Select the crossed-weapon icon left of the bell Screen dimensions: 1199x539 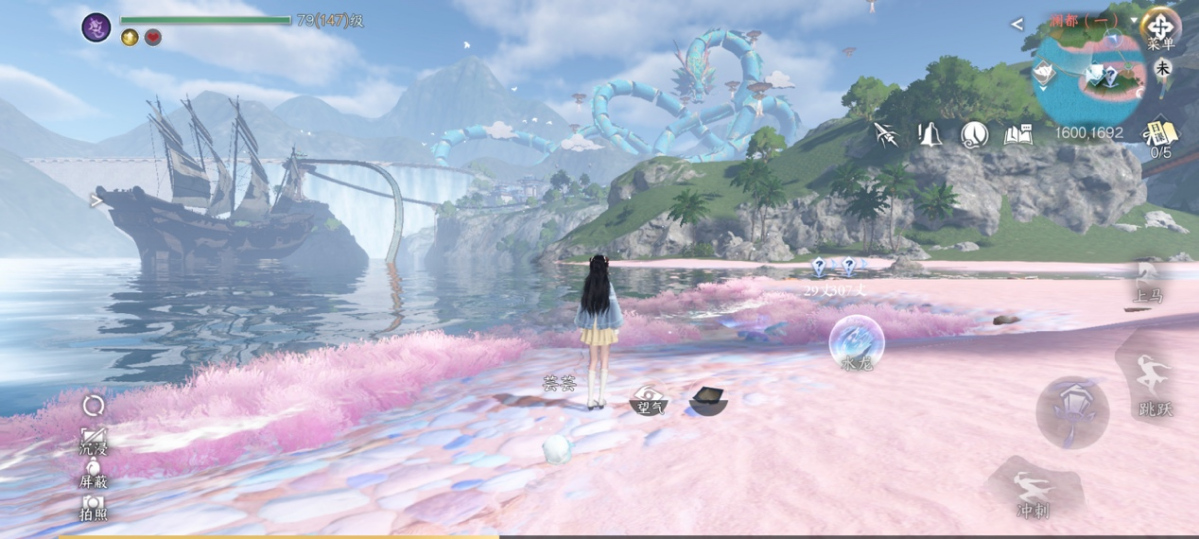pyautogui.click(x=885, y=134)
